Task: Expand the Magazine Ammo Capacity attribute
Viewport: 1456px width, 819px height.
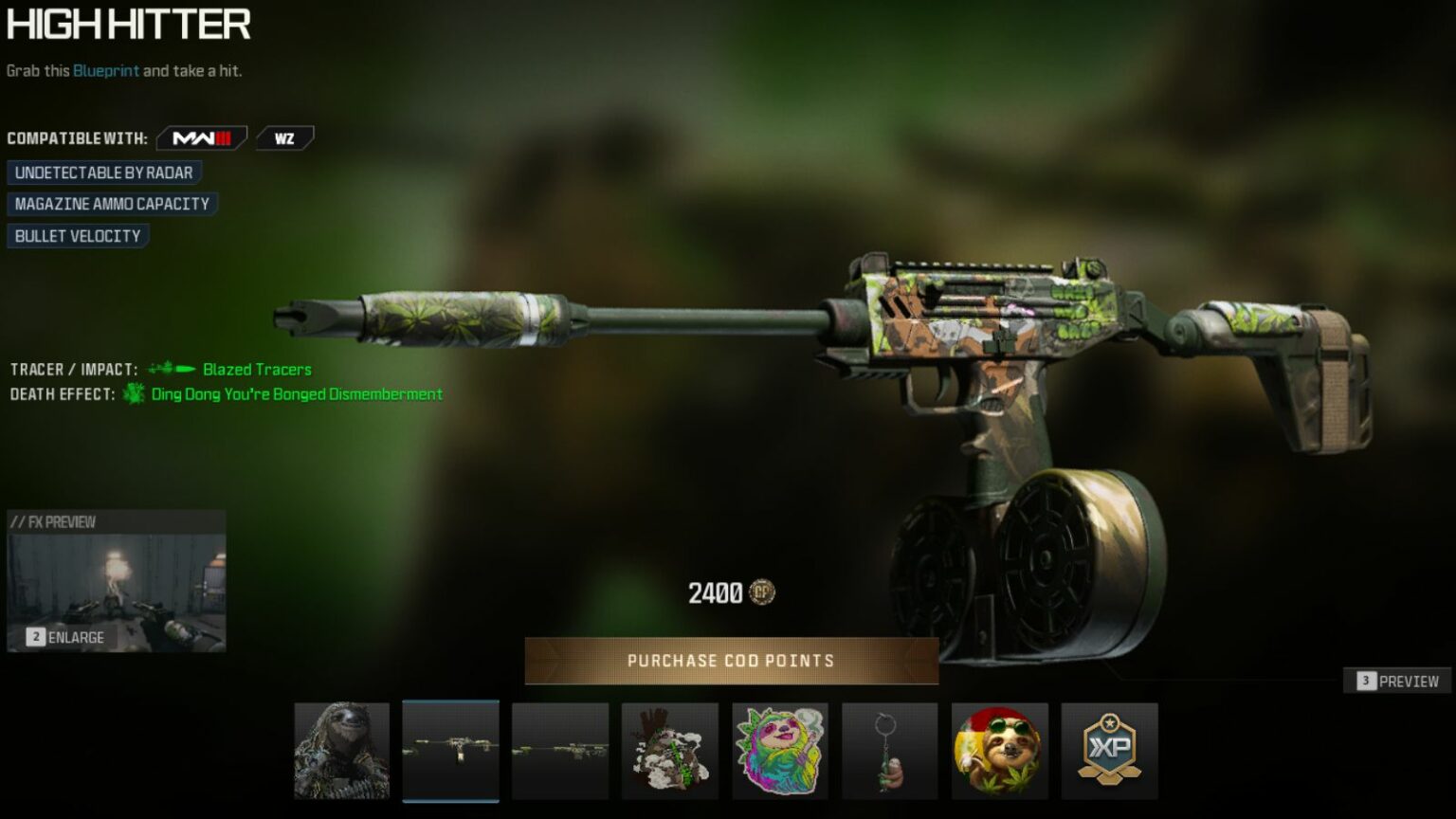Action: coord(110,203)
